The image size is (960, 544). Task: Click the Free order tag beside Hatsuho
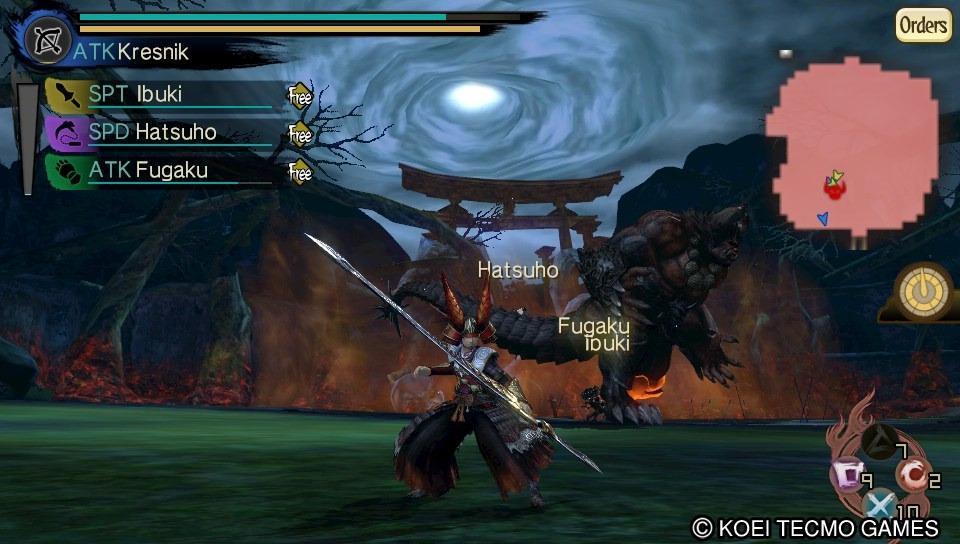pos(300,133)
